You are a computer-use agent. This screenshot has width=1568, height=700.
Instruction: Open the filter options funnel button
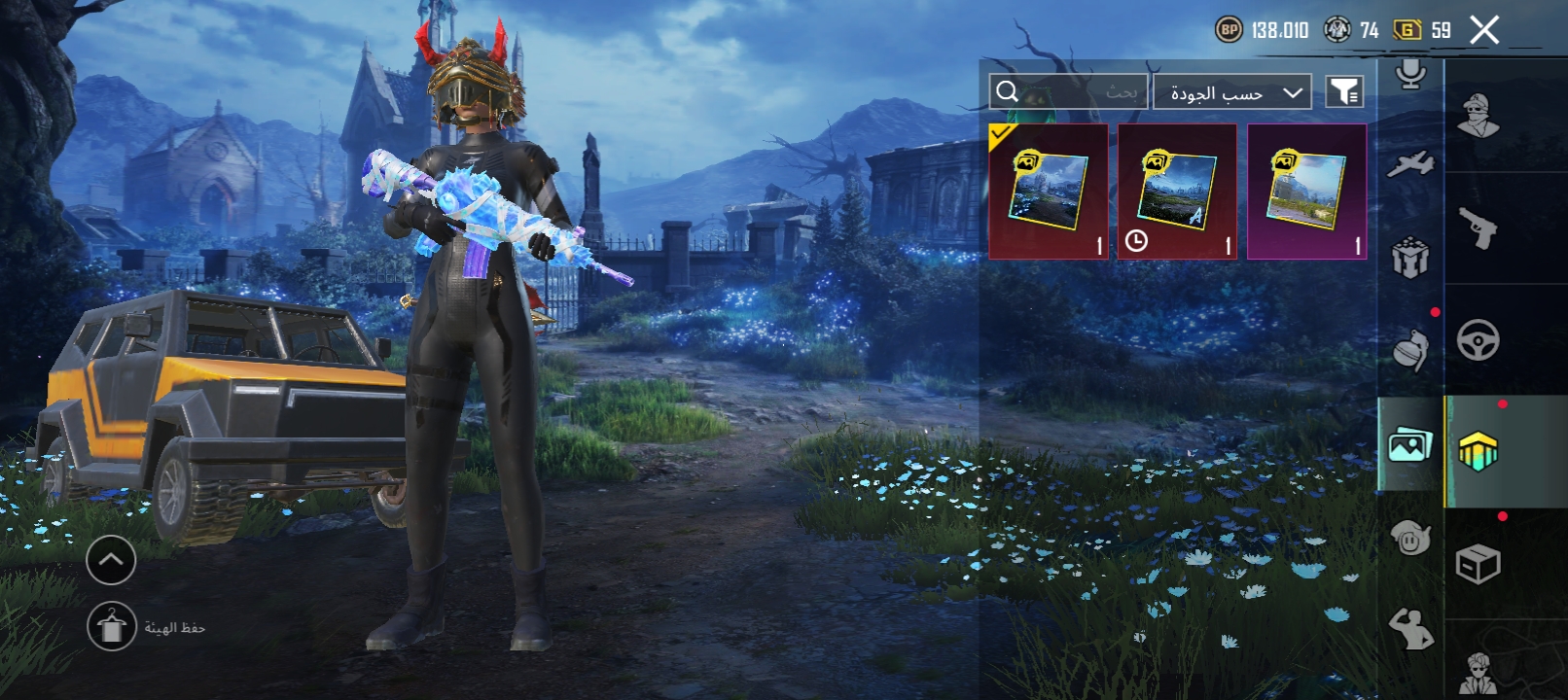pos(1344,91)
